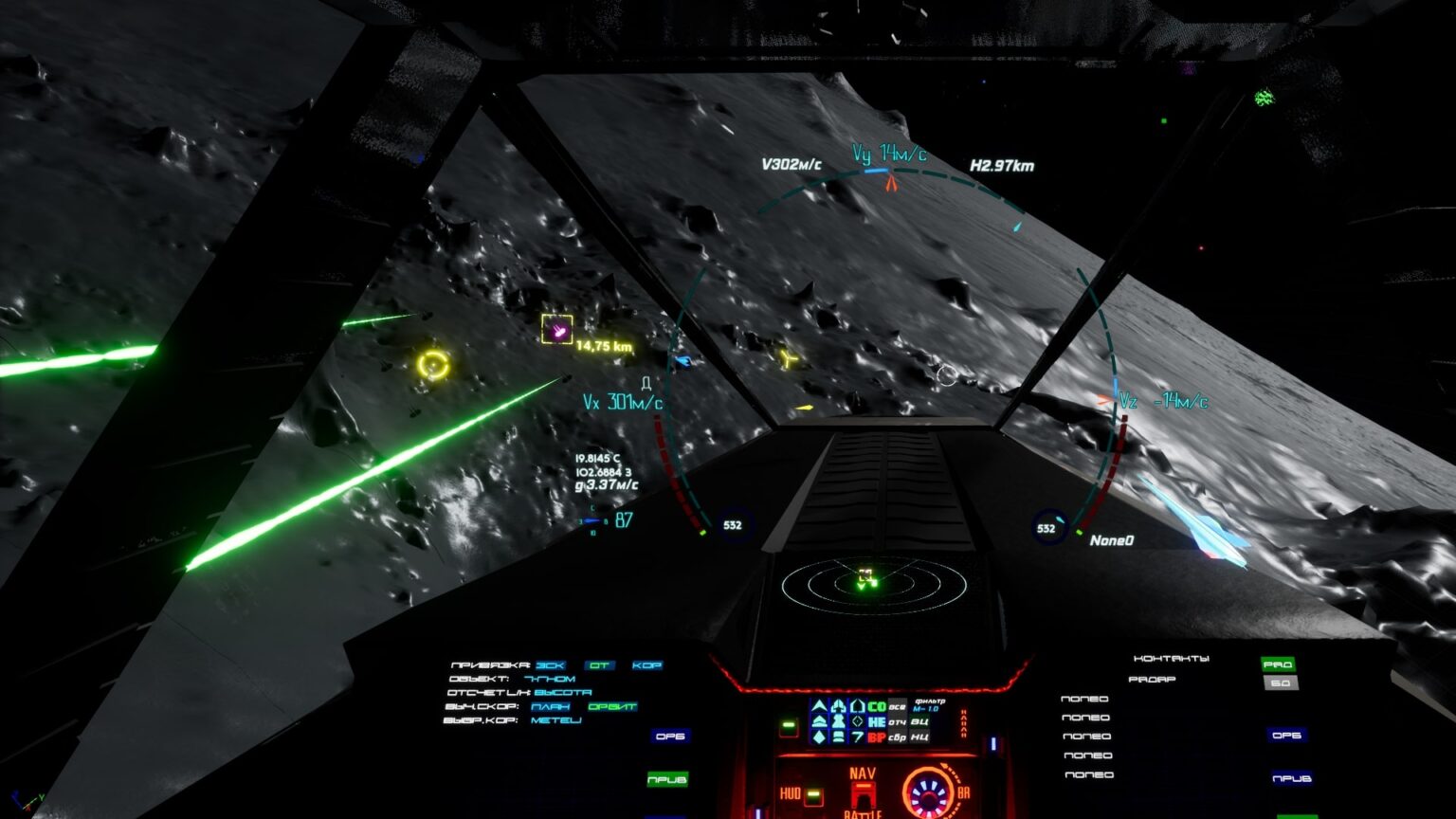This screenshot has width=1456, height=819.
Task: Choose the НЦ target option
Action: (x=919, y=737)
